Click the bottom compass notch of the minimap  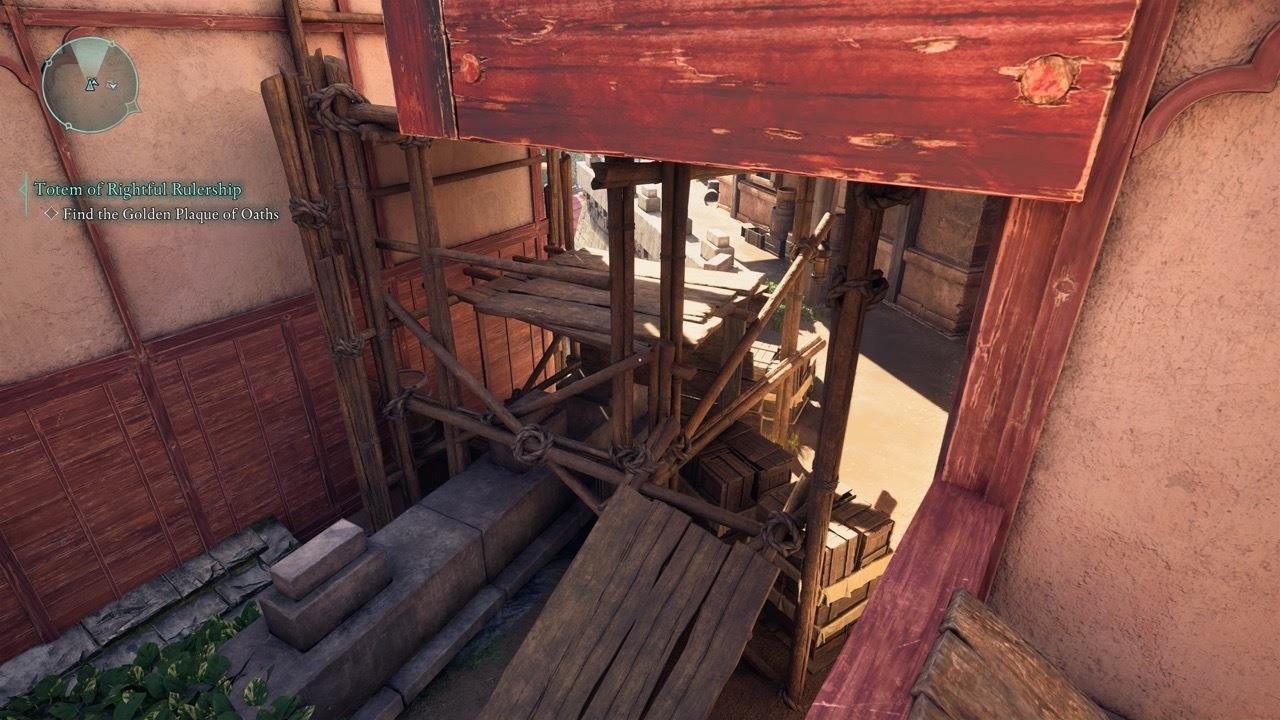click(x=69, y=126)
